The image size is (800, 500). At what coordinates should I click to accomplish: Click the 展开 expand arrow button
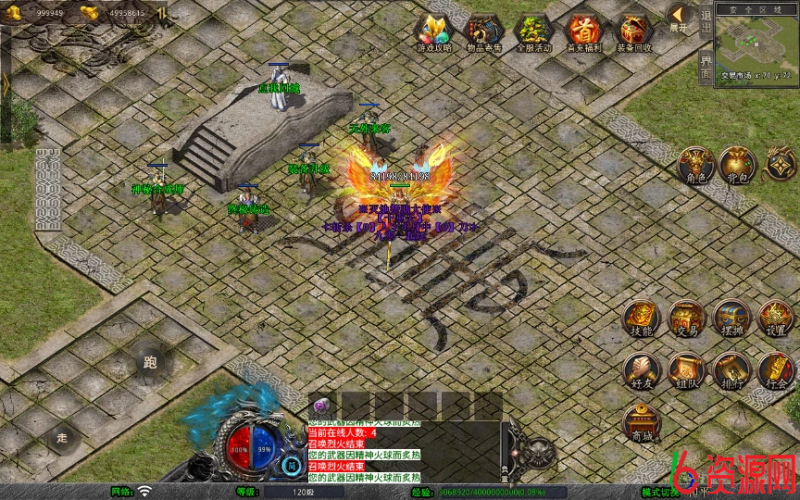[x=679, y=18]
